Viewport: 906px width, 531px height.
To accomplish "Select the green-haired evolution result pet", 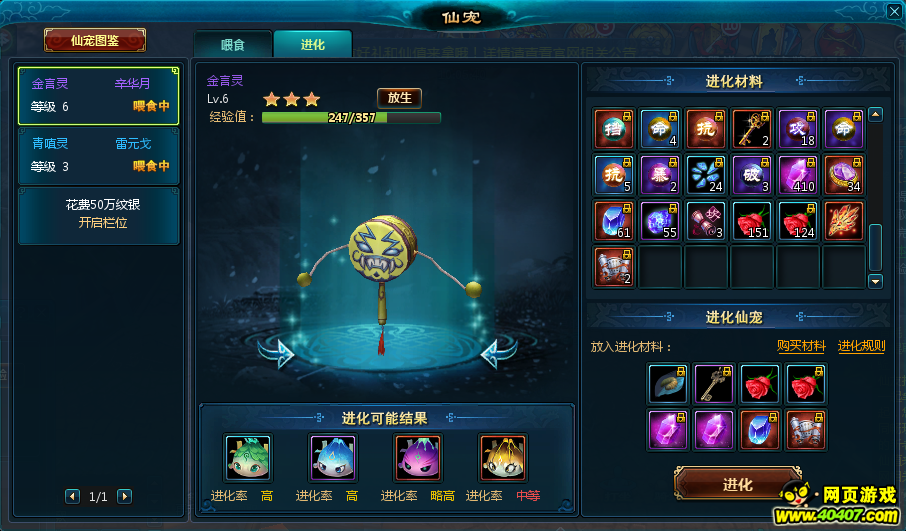I will pos(248,459).
